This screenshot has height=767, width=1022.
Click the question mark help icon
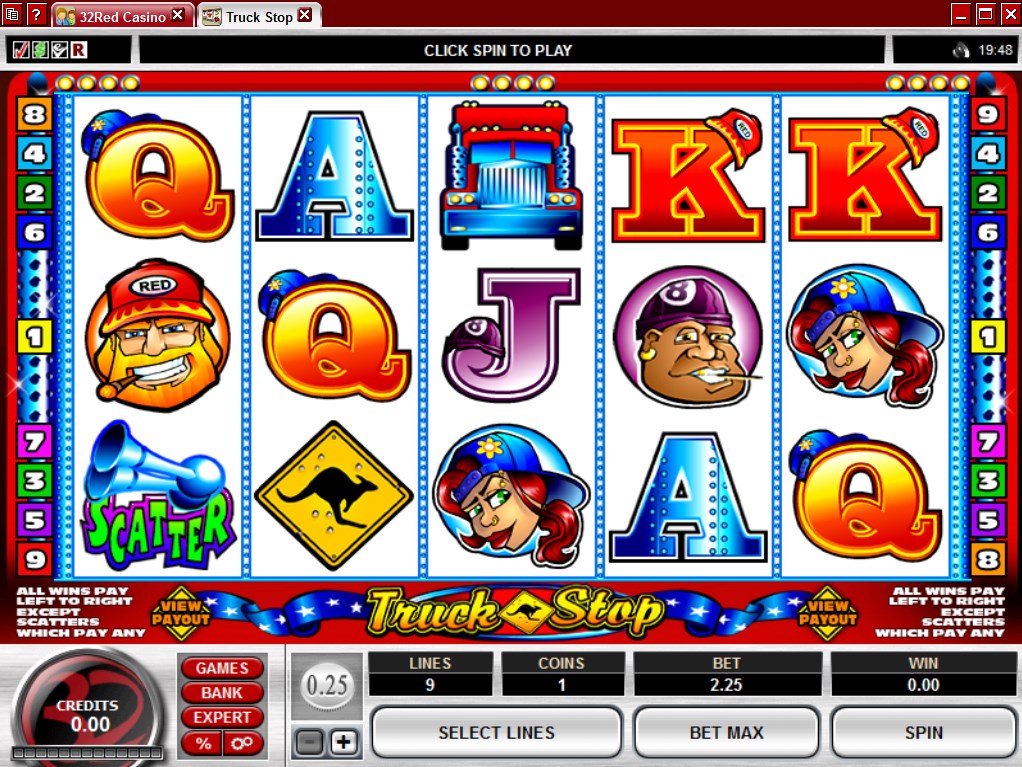coord(36,15)
